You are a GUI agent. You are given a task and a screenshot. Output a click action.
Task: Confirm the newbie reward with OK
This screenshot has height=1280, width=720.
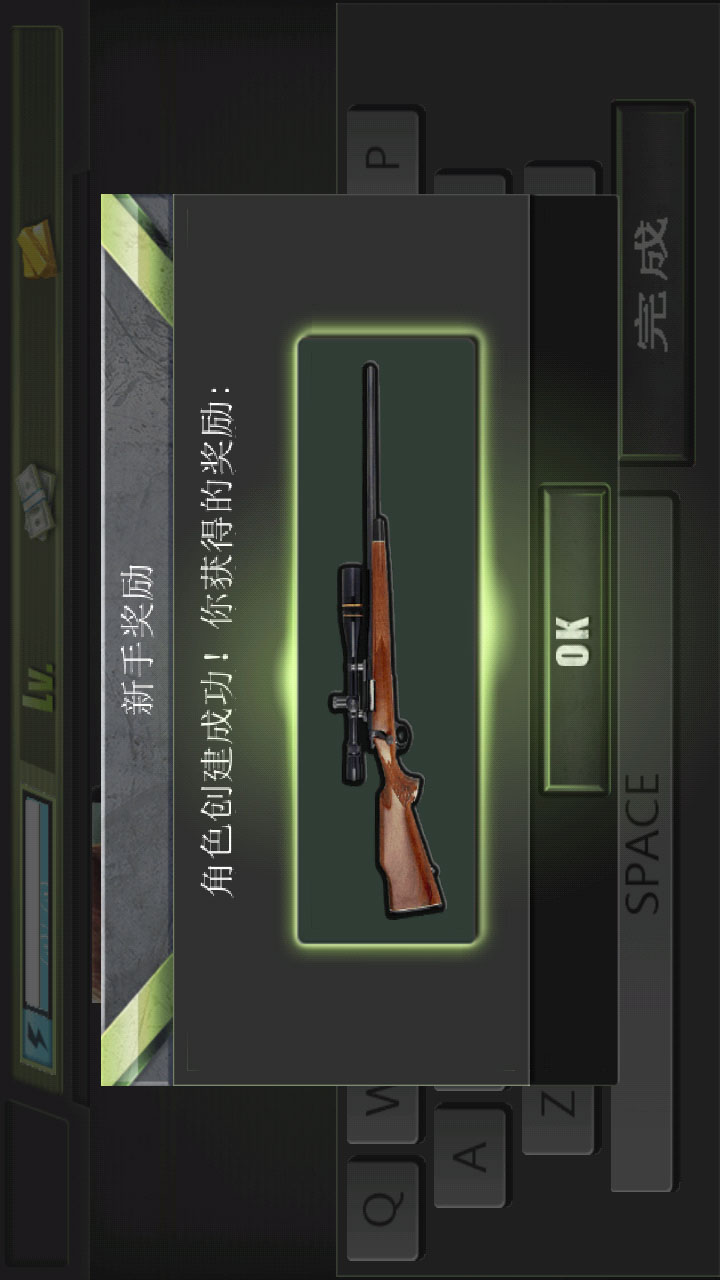tap(575, 639)
